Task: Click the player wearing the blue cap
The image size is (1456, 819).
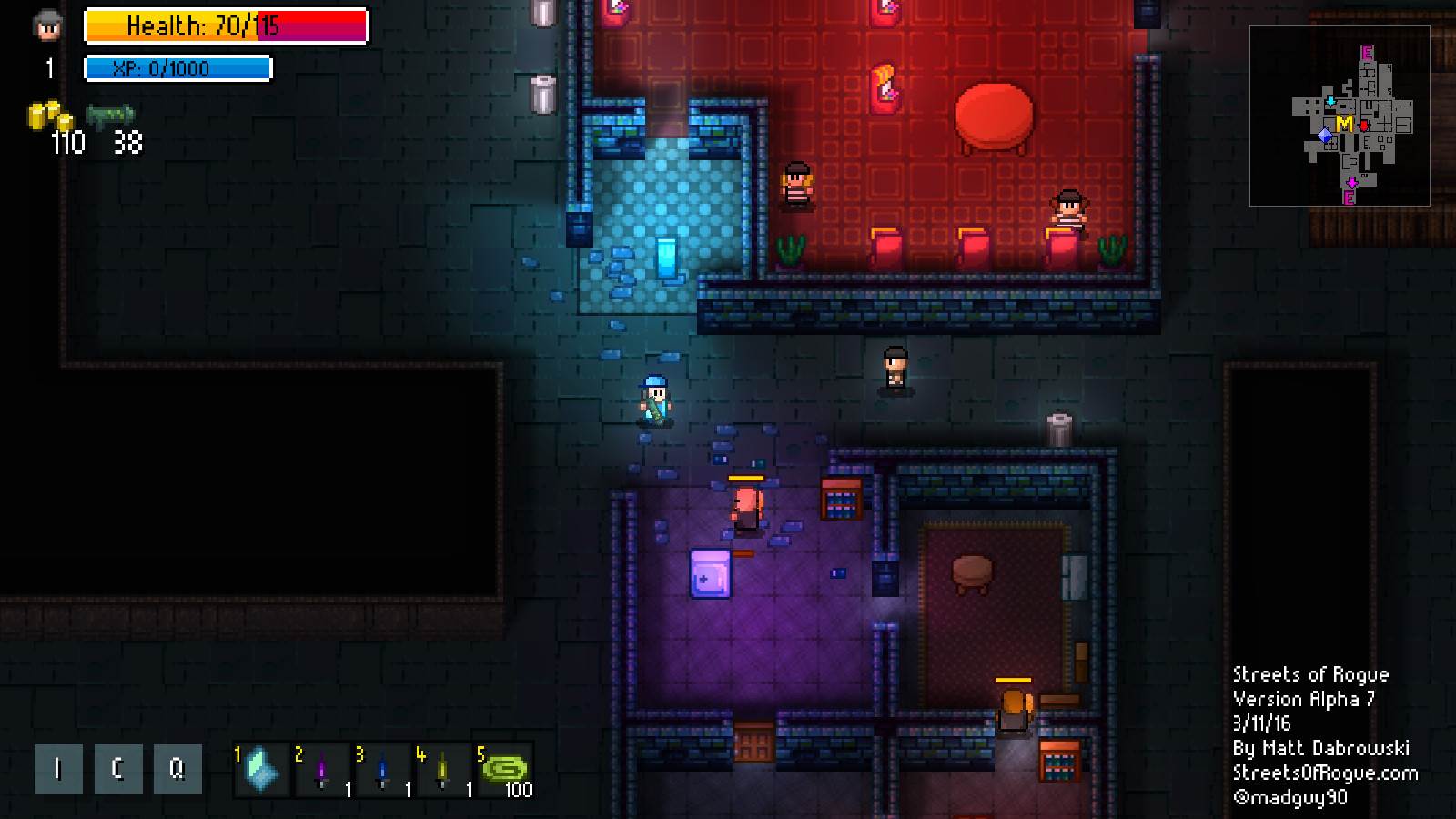Action: (654, 400)
